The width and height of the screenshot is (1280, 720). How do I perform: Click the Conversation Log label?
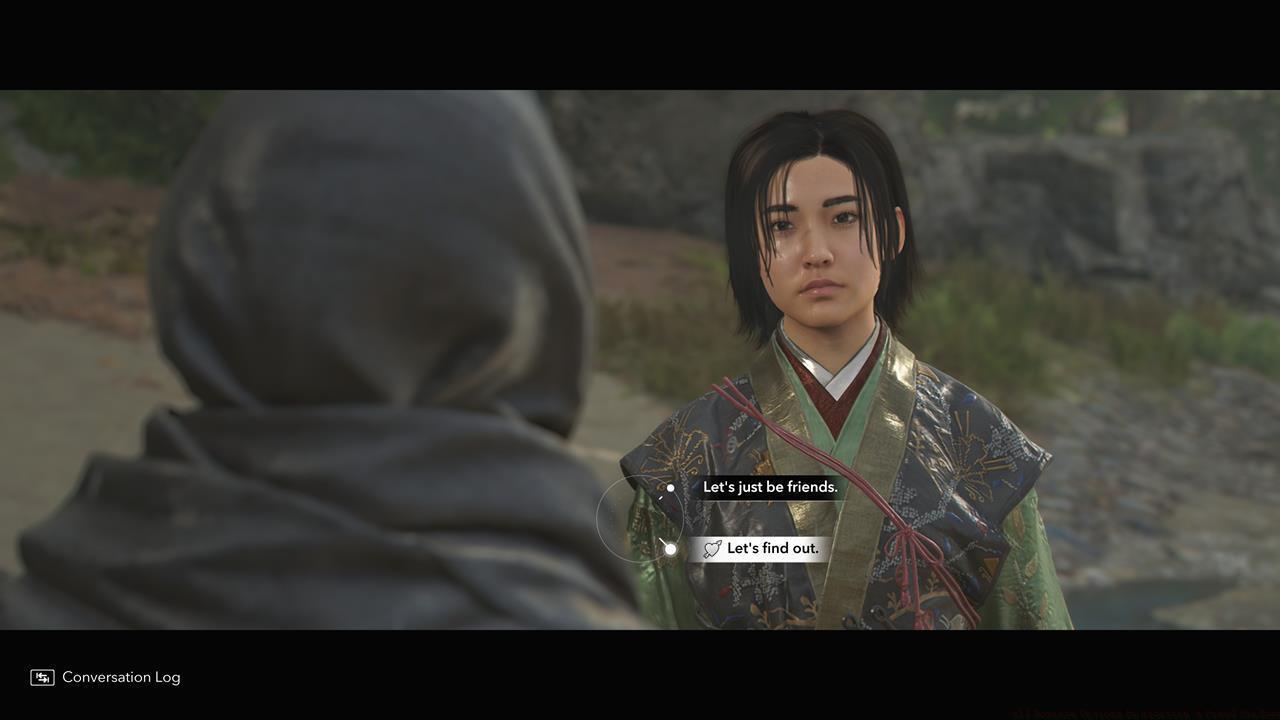120,677
